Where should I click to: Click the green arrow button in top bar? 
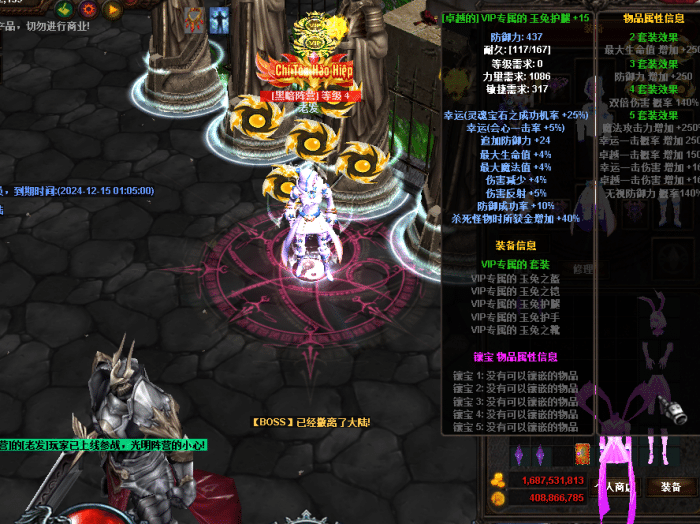(64, 9)
